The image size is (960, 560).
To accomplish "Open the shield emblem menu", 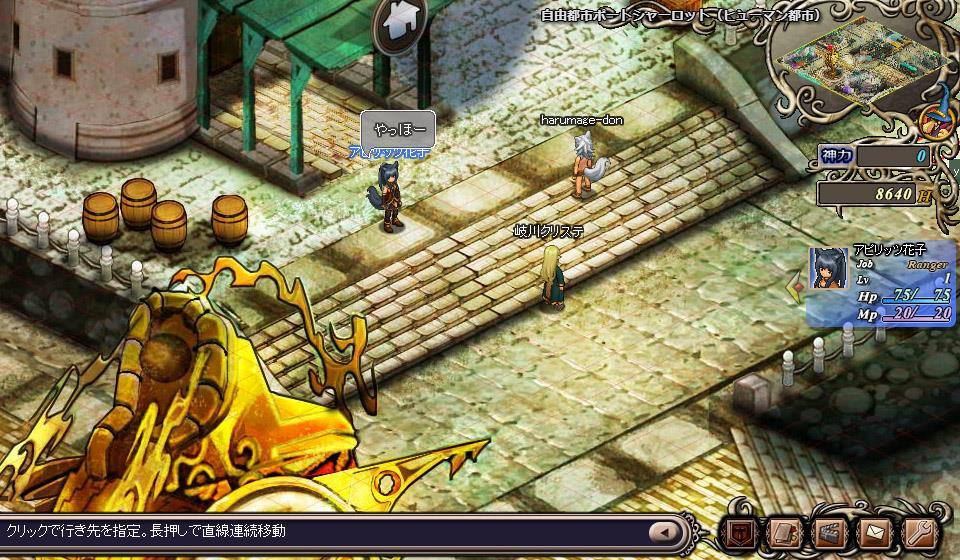I will point(741,532).
